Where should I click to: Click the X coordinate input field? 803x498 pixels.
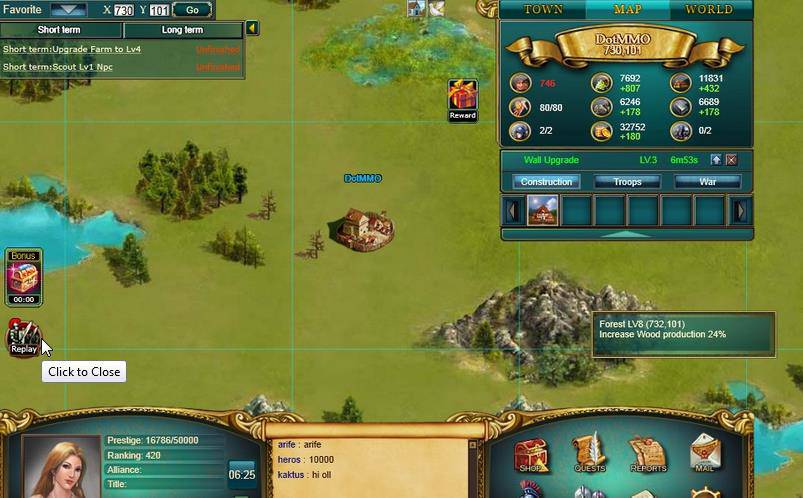pos(124,10)
